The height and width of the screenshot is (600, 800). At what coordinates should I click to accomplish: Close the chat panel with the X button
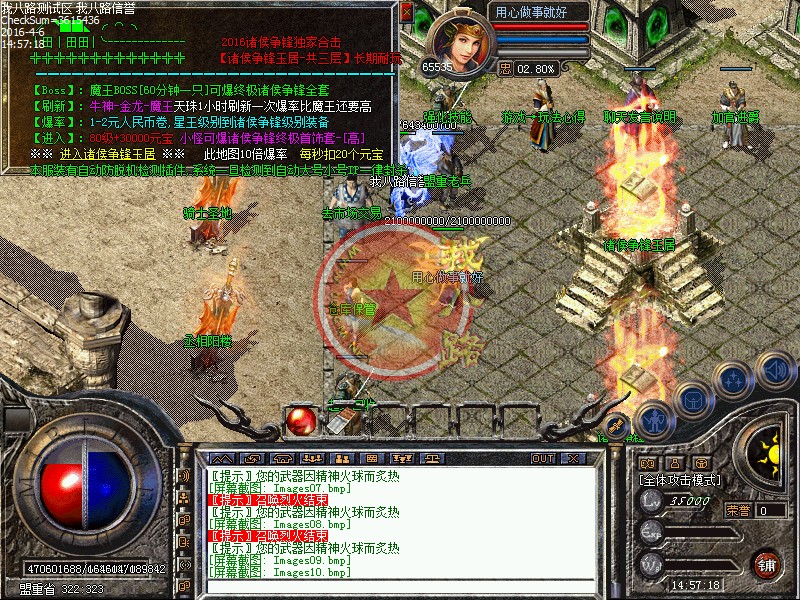(x=576, y=458)
